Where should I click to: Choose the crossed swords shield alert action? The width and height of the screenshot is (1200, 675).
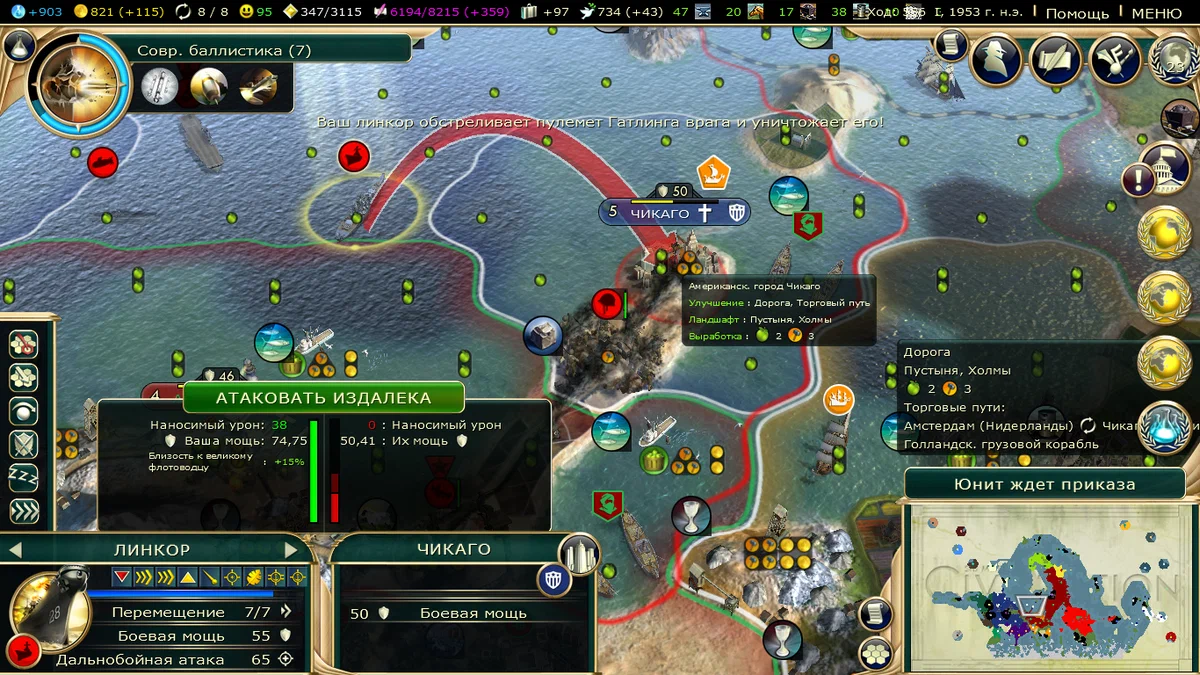coord(23,444)
